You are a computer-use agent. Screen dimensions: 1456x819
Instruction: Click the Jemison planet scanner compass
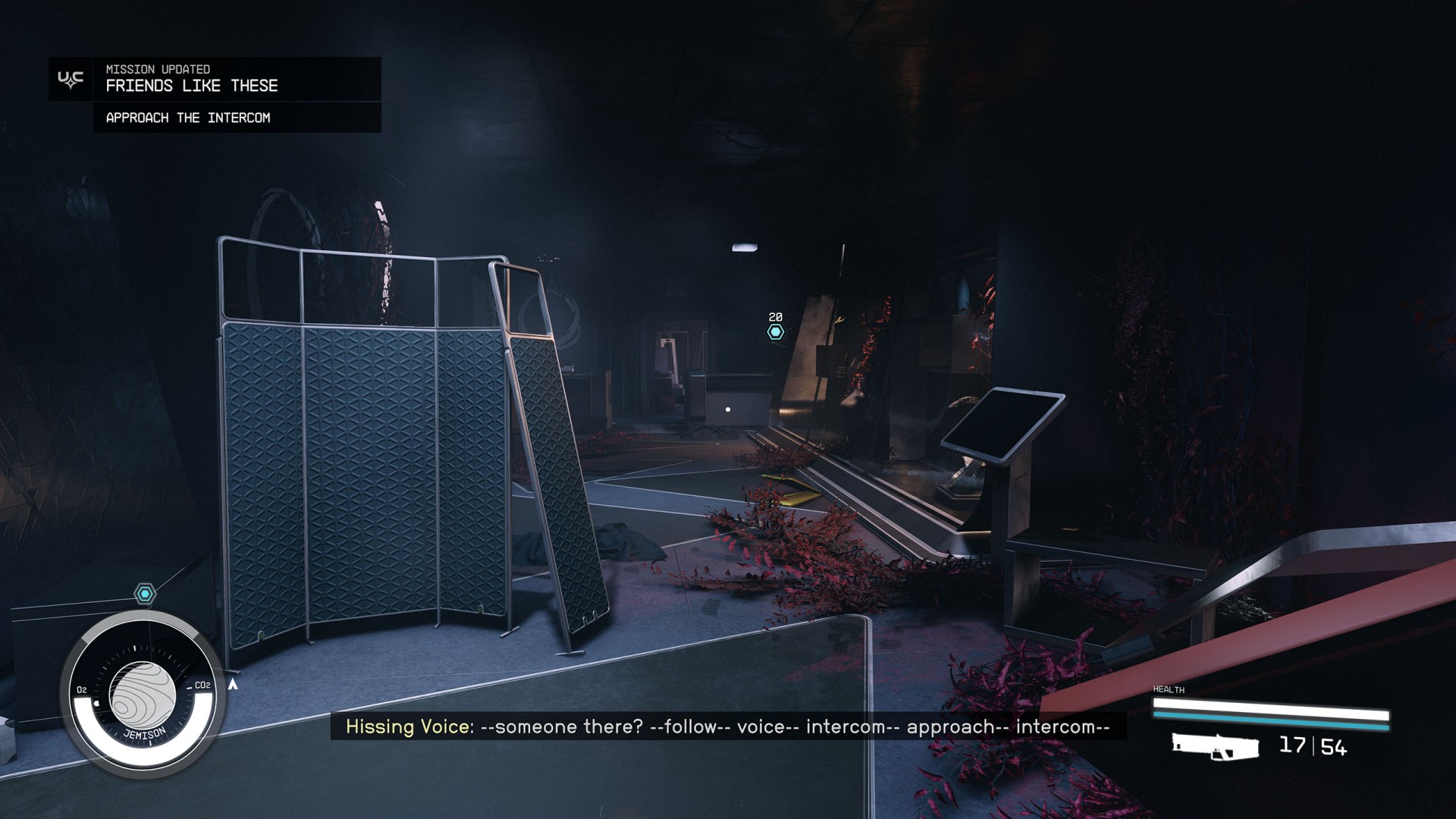pos(143,696)
